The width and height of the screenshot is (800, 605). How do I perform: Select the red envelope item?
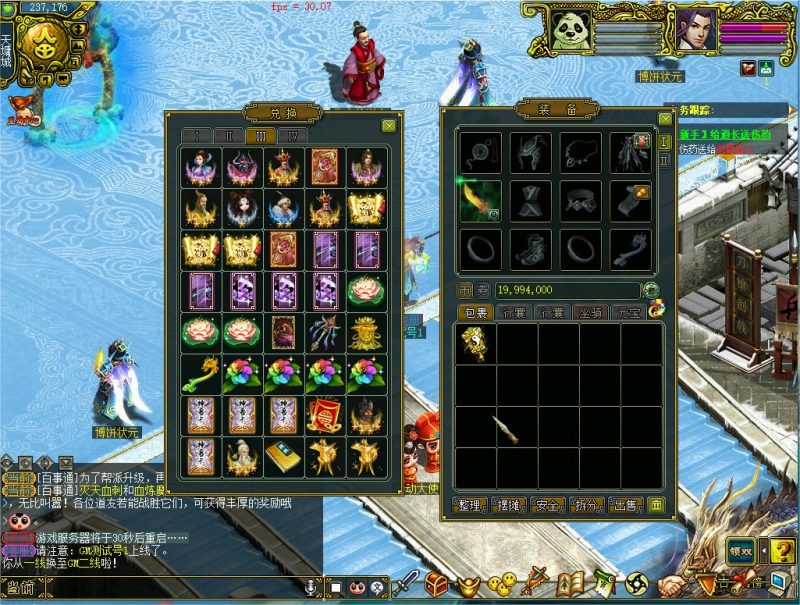[x=324, y=414]
